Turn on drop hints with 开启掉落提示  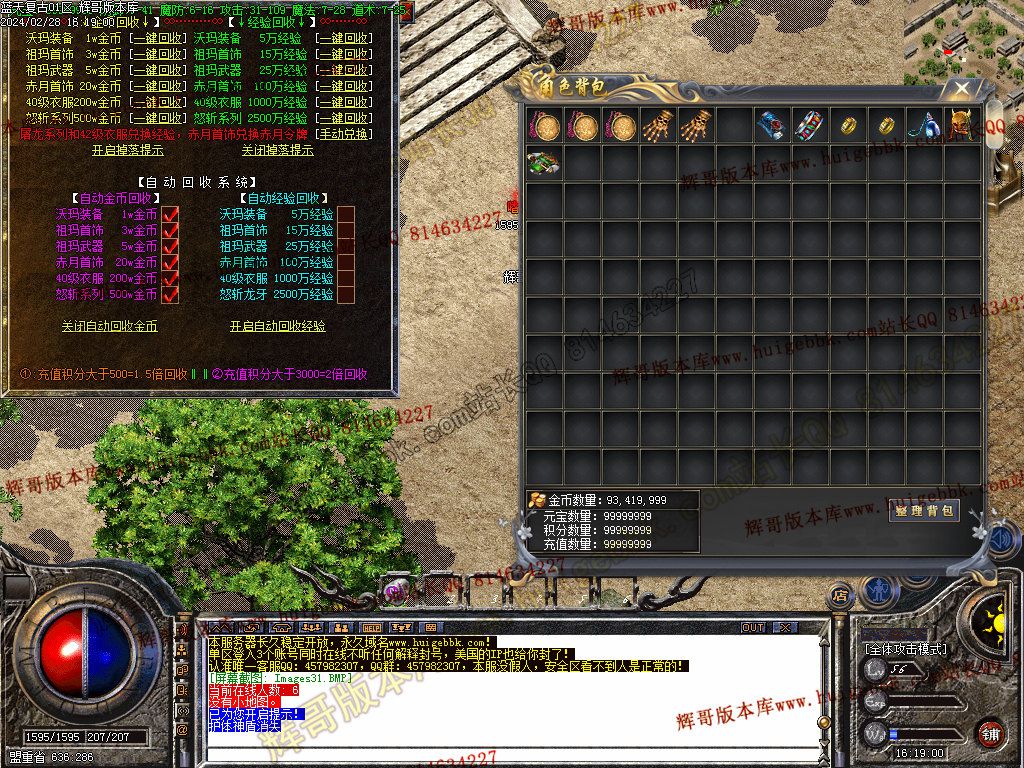[x=127, y=151]
